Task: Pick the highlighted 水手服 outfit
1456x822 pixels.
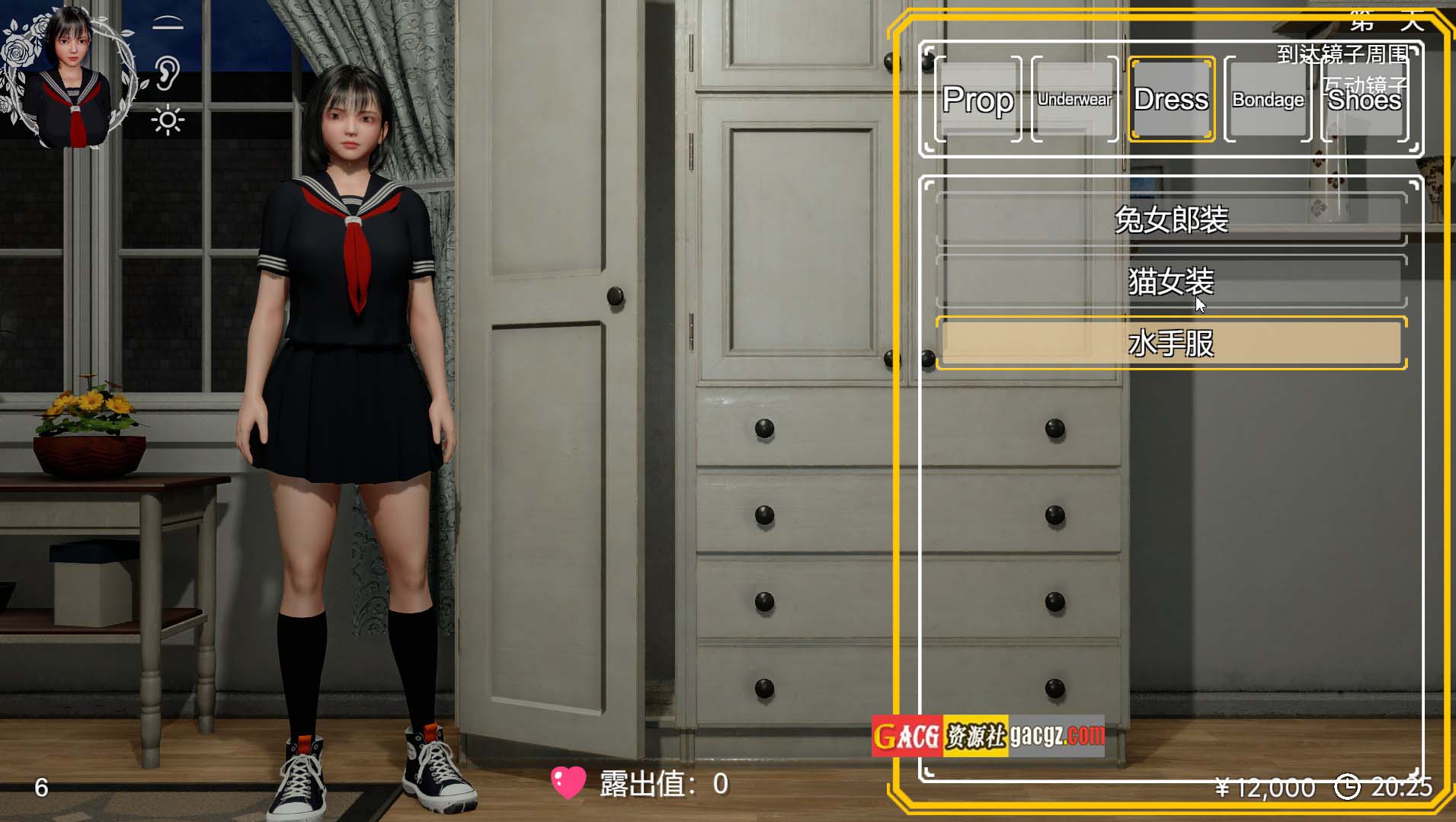Action: coord(1171,344)
